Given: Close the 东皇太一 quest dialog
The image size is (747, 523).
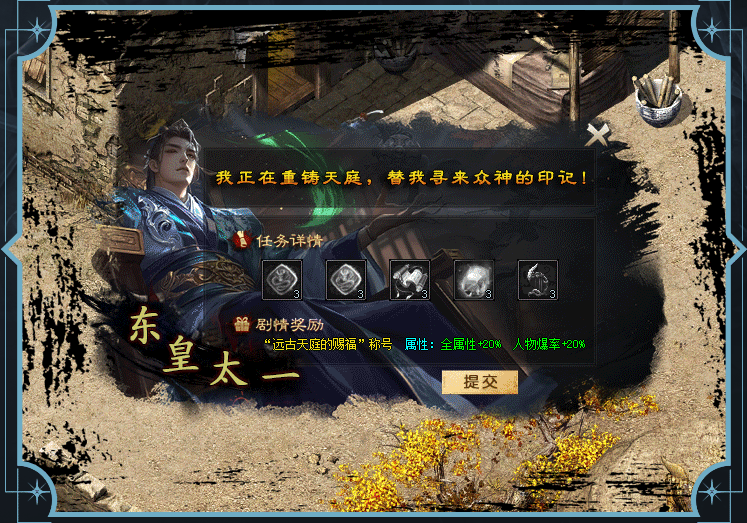Looking at the screenshot, I should click(597, 135).
